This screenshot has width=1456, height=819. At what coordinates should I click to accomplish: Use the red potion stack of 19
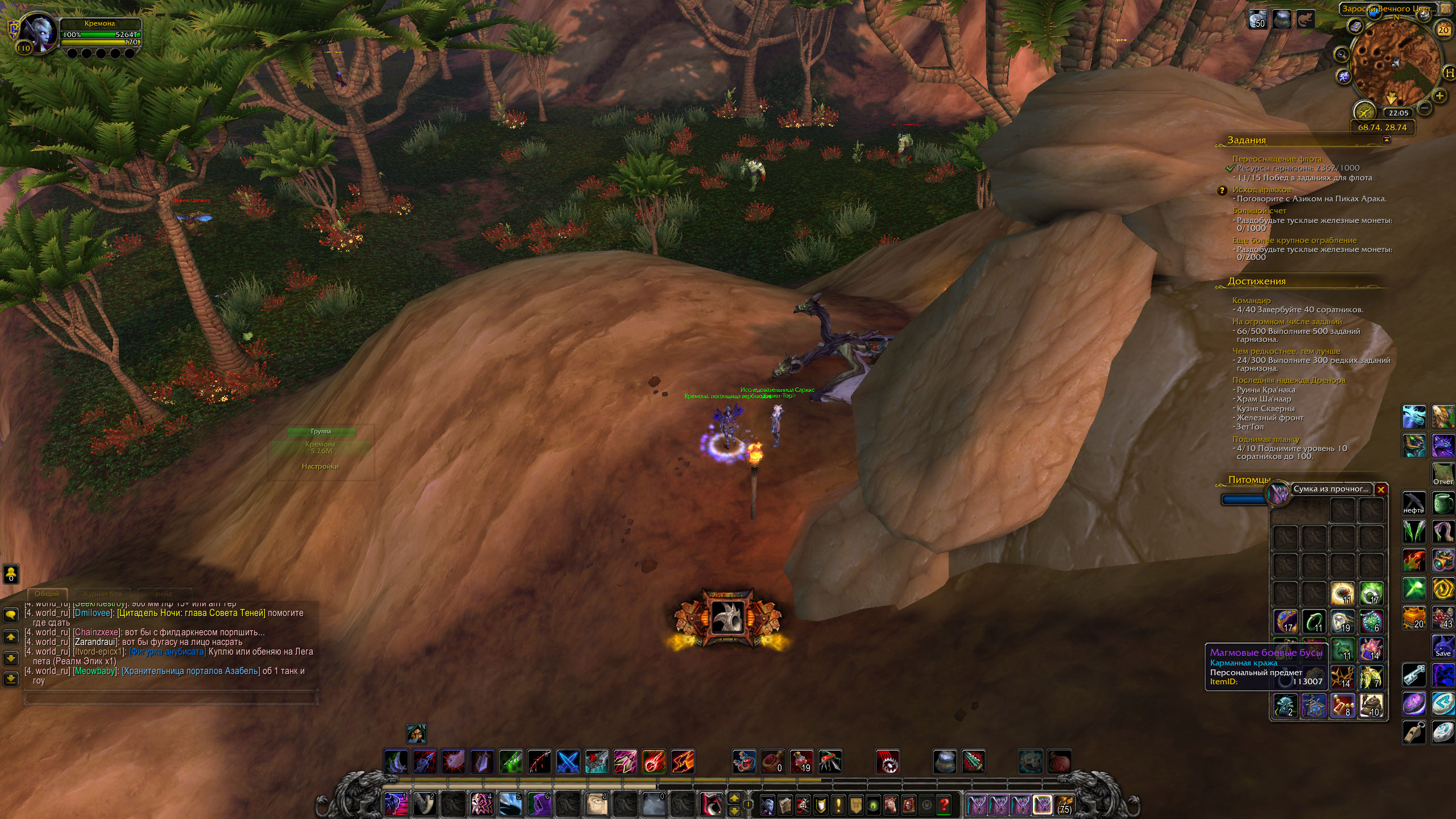801,762
